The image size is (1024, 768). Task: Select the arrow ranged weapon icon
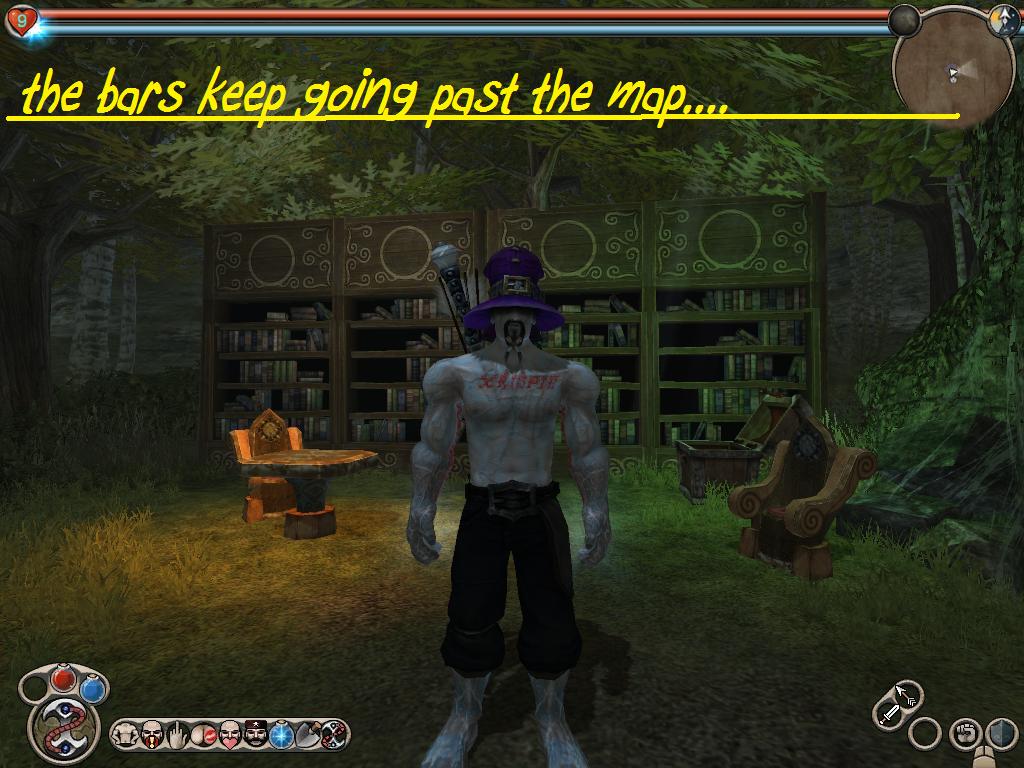pyautogui.click(x=906, y=695)
